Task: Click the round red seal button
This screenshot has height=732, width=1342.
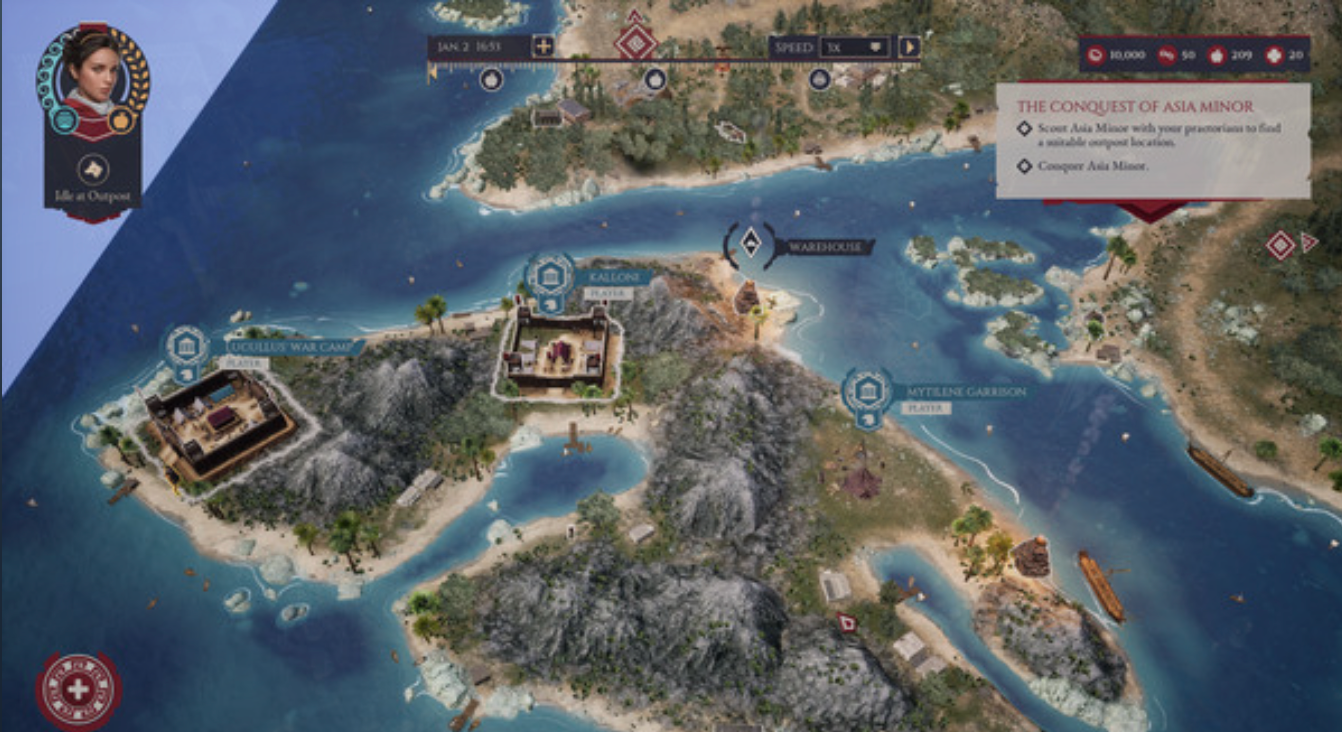Action: (78, 690)
